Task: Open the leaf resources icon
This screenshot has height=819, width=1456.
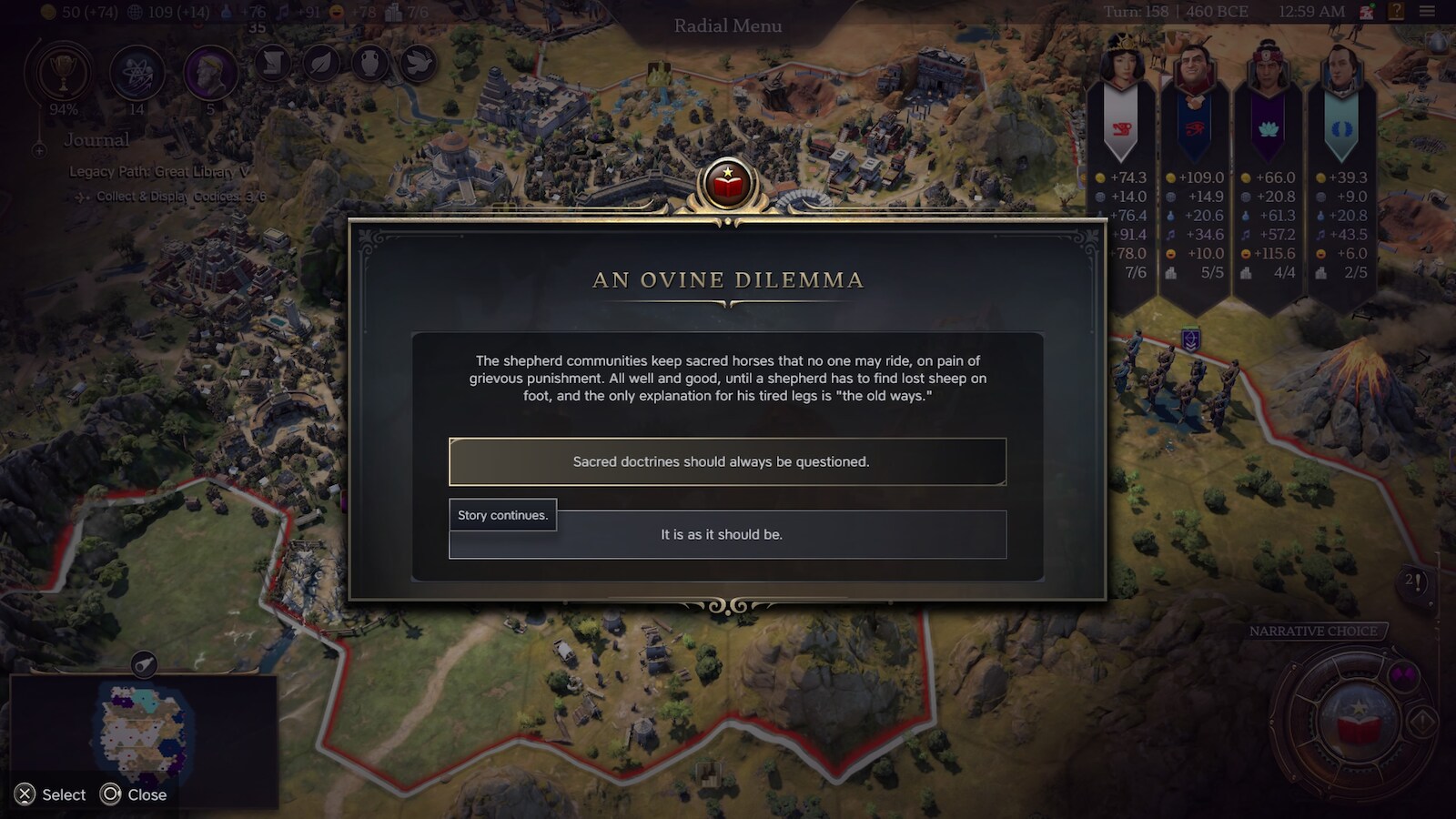Action: (x=321, y=63)
